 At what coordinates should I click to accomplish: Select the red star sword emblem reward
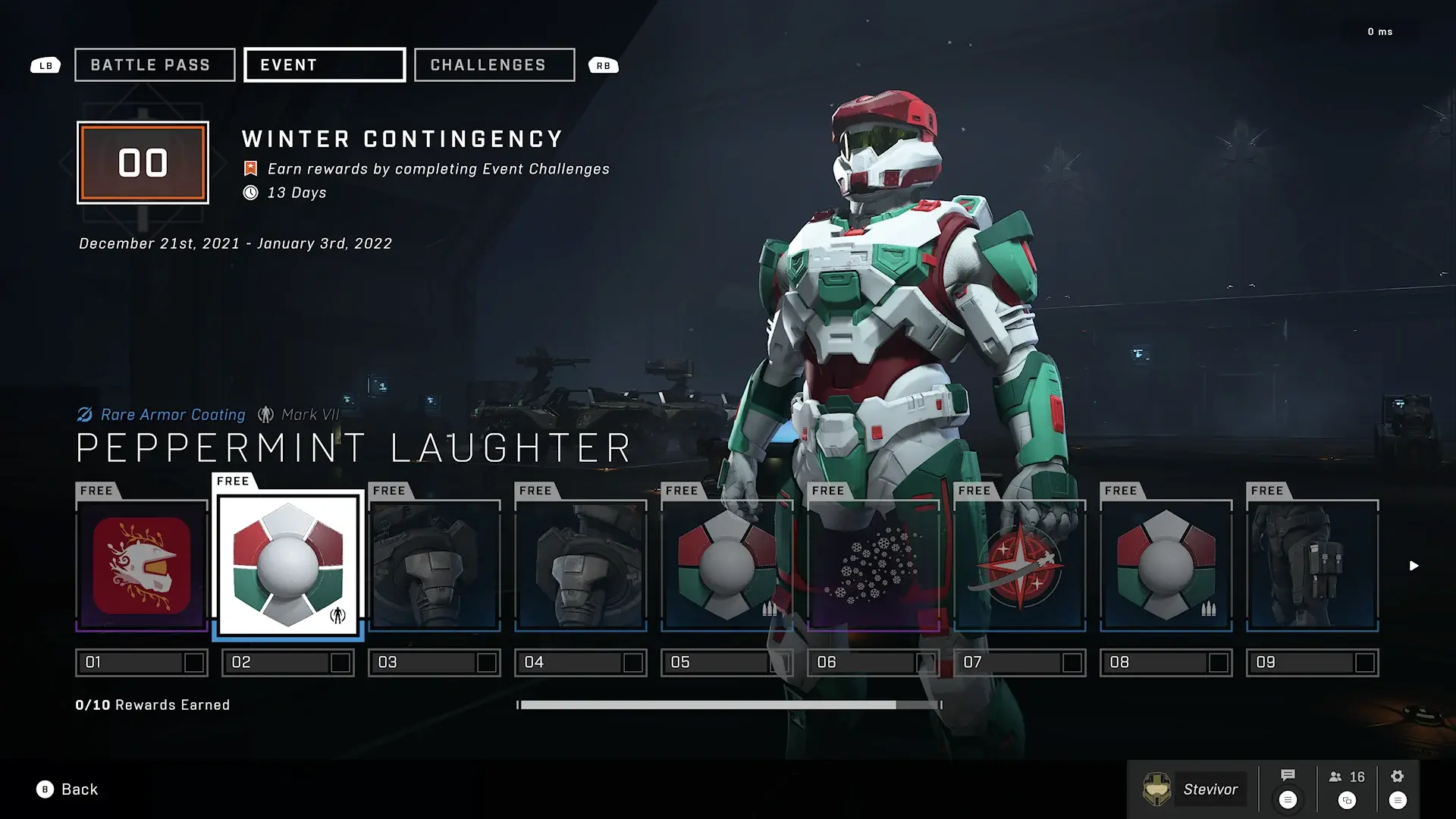coord(1020,566)
